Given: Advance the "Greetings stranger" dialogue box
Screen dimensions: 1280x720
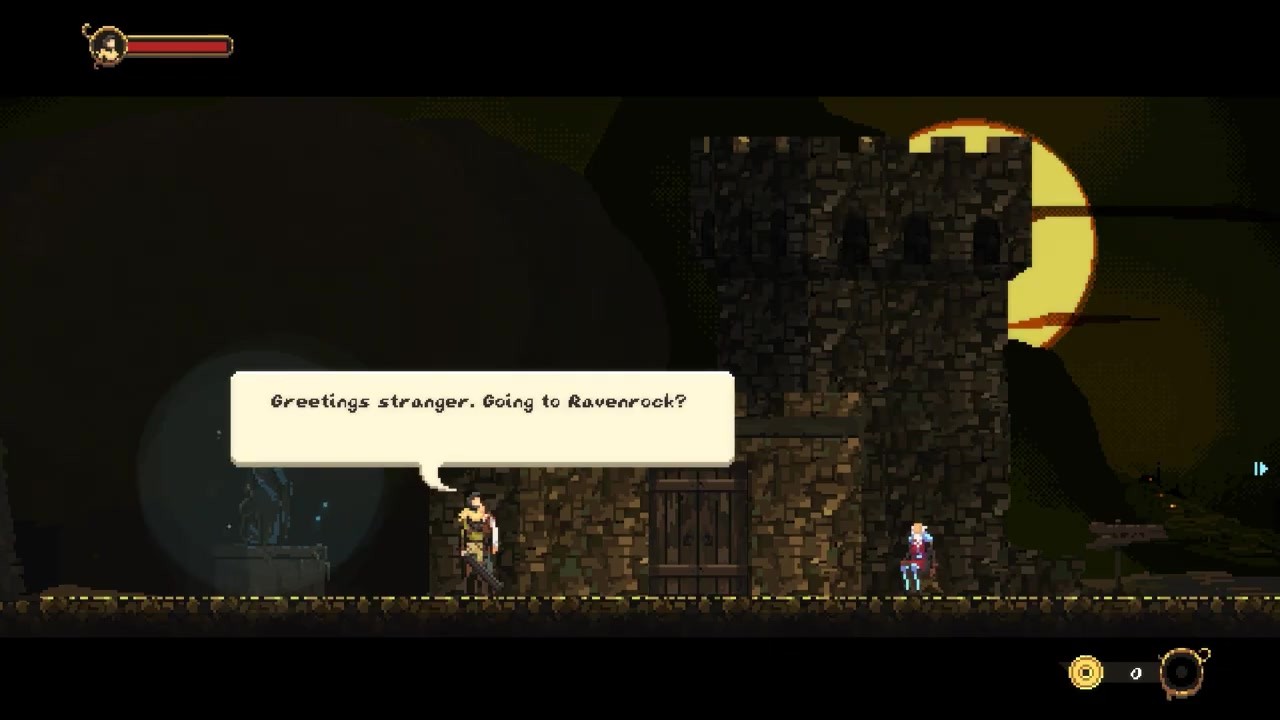Looking at the screenshot, I should 482,417.
